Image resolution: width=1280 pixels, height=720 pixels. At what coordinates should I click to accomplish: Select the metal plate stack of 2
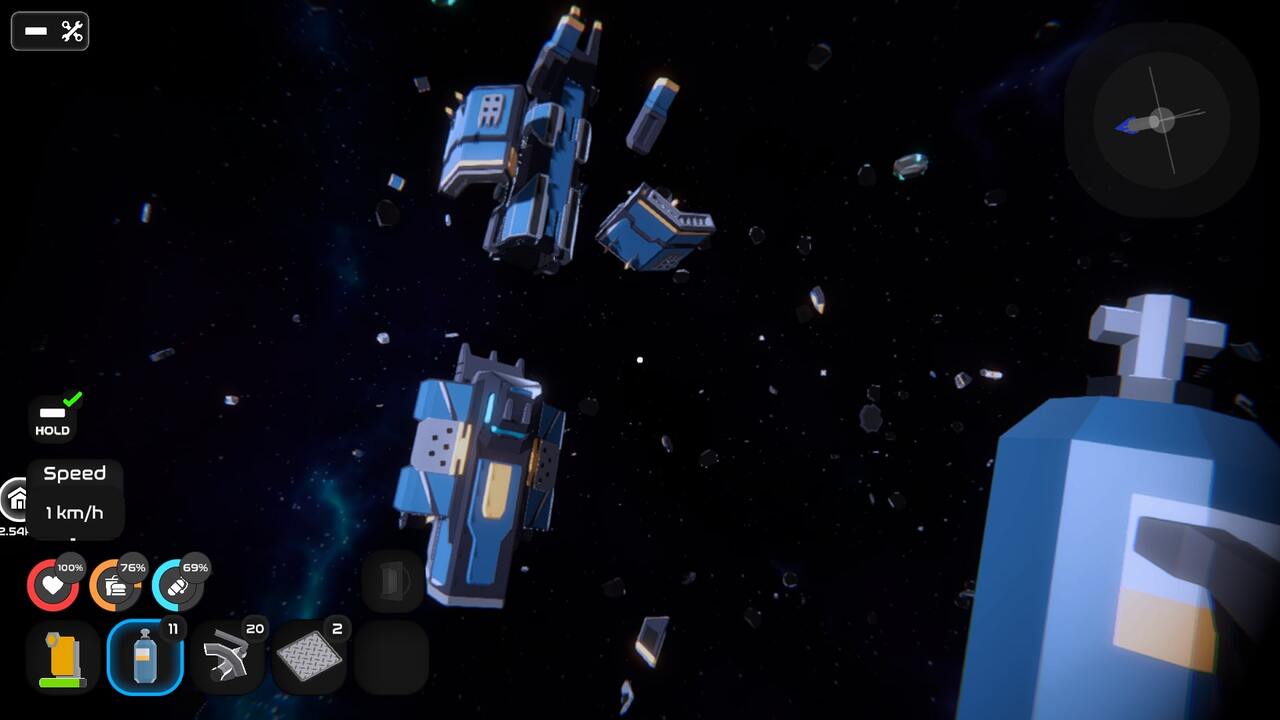pos(309,655)
